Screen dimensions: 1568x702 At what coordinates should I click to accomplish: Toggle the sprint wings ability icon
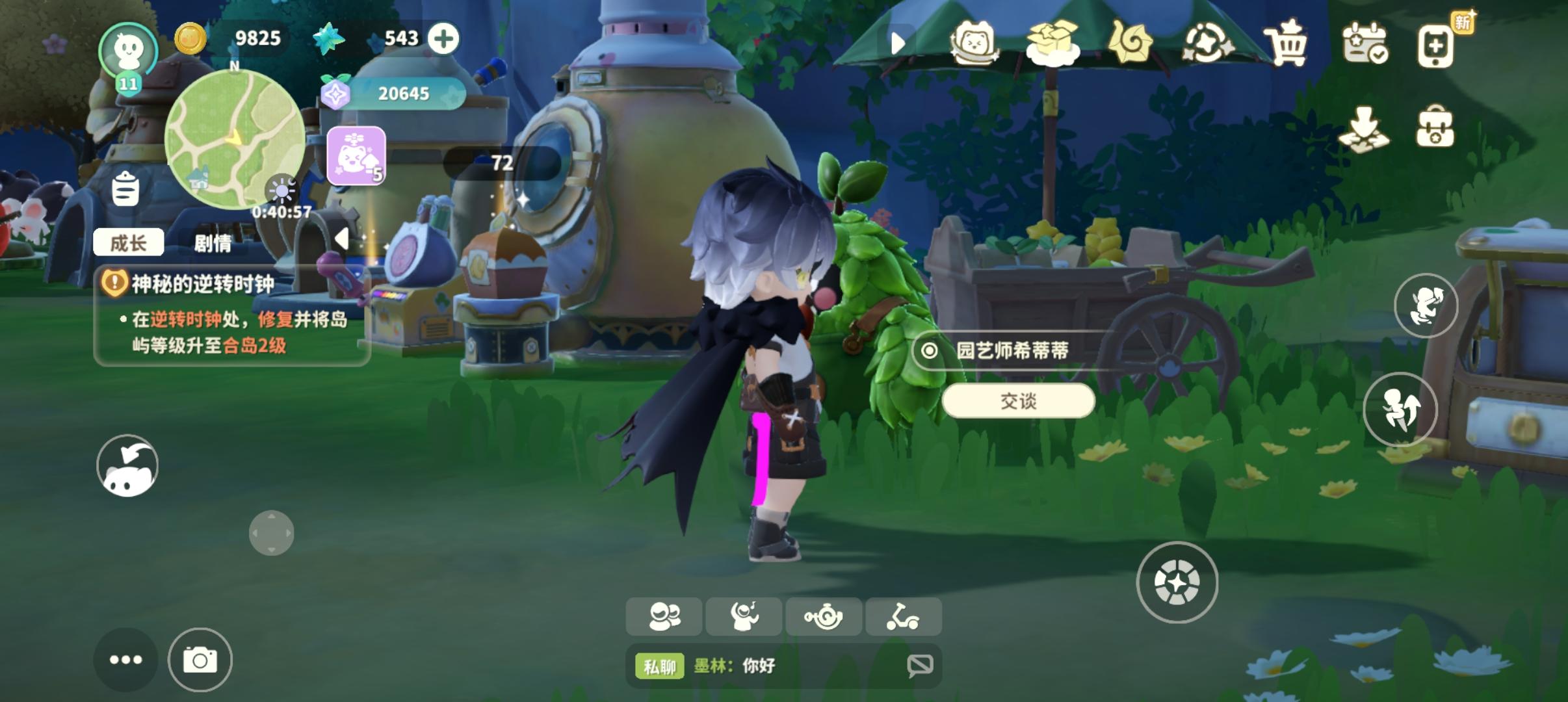click(1402, 409)
